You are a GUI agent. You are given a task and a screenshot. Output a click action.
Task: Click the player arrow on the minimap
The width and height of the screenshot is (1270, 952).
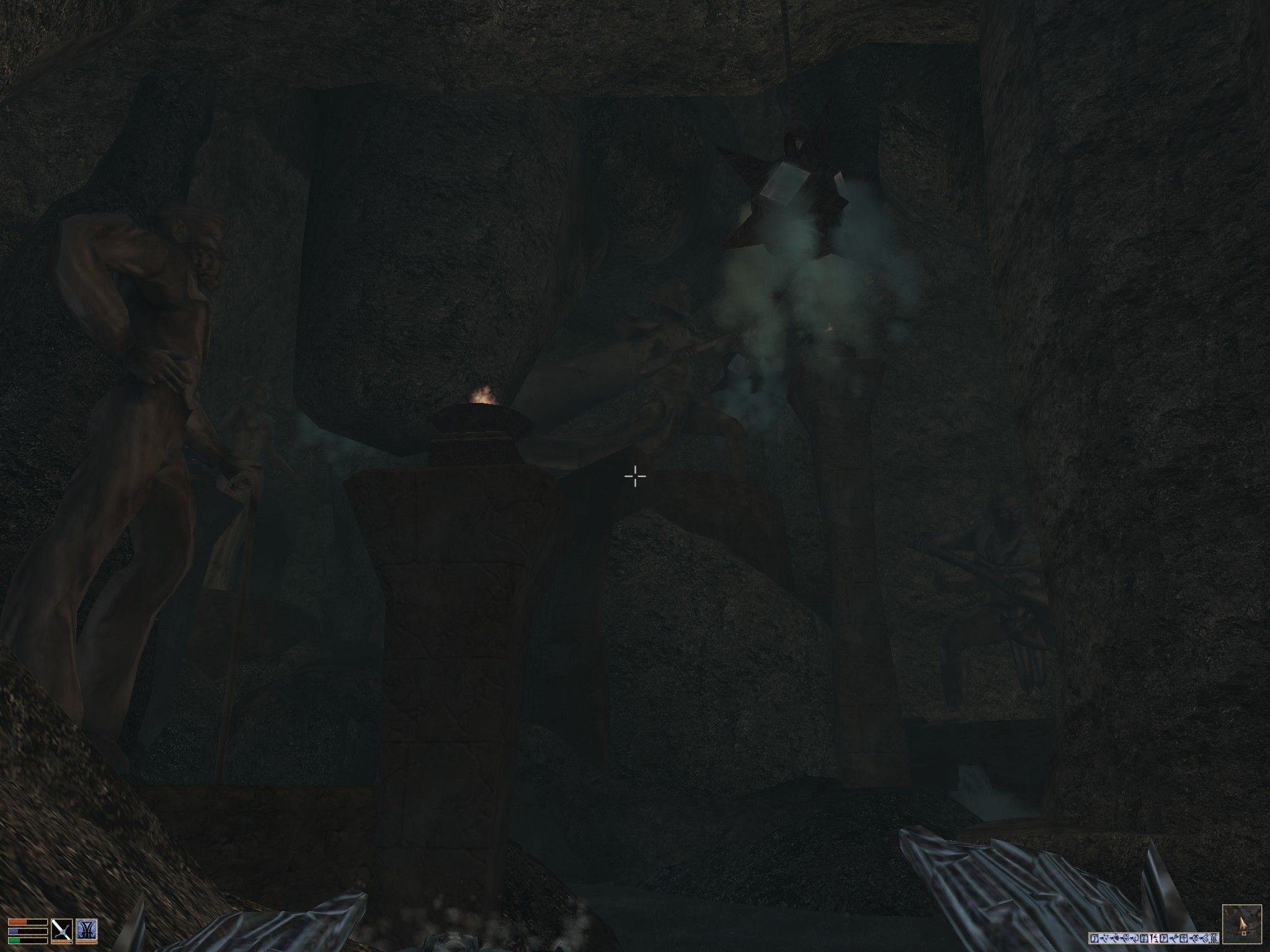click(1242, 925)
